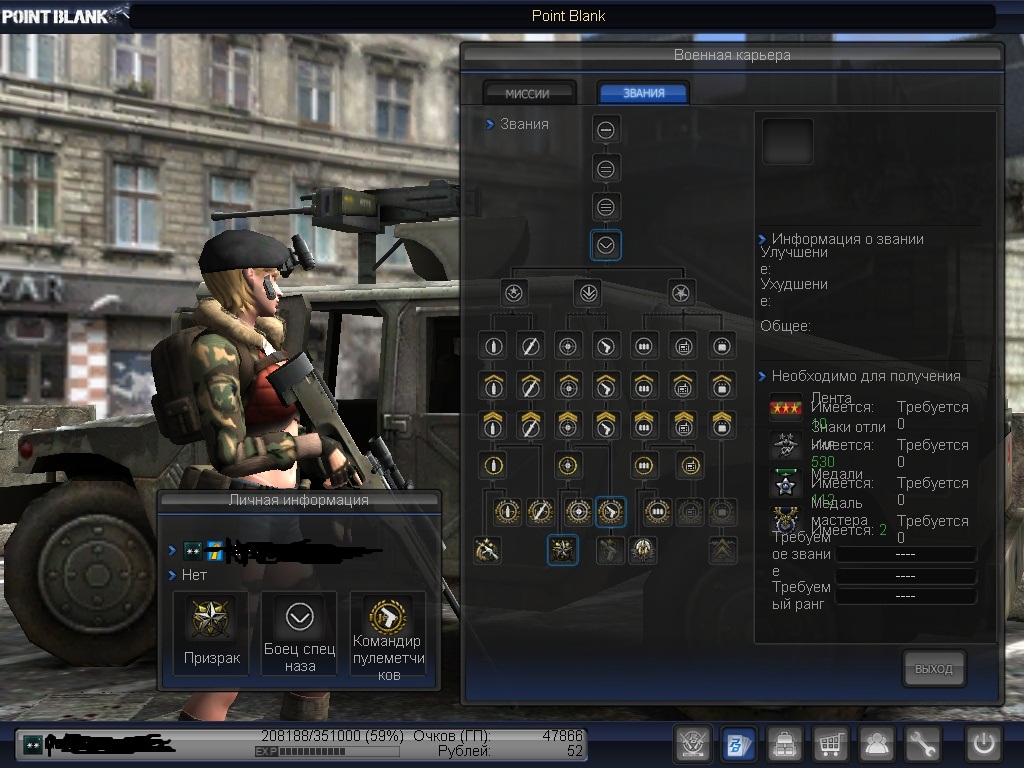This screenshot has width=1024, height=768.
Task: Open the PB cards career button
Action: [x=738, y=744]
